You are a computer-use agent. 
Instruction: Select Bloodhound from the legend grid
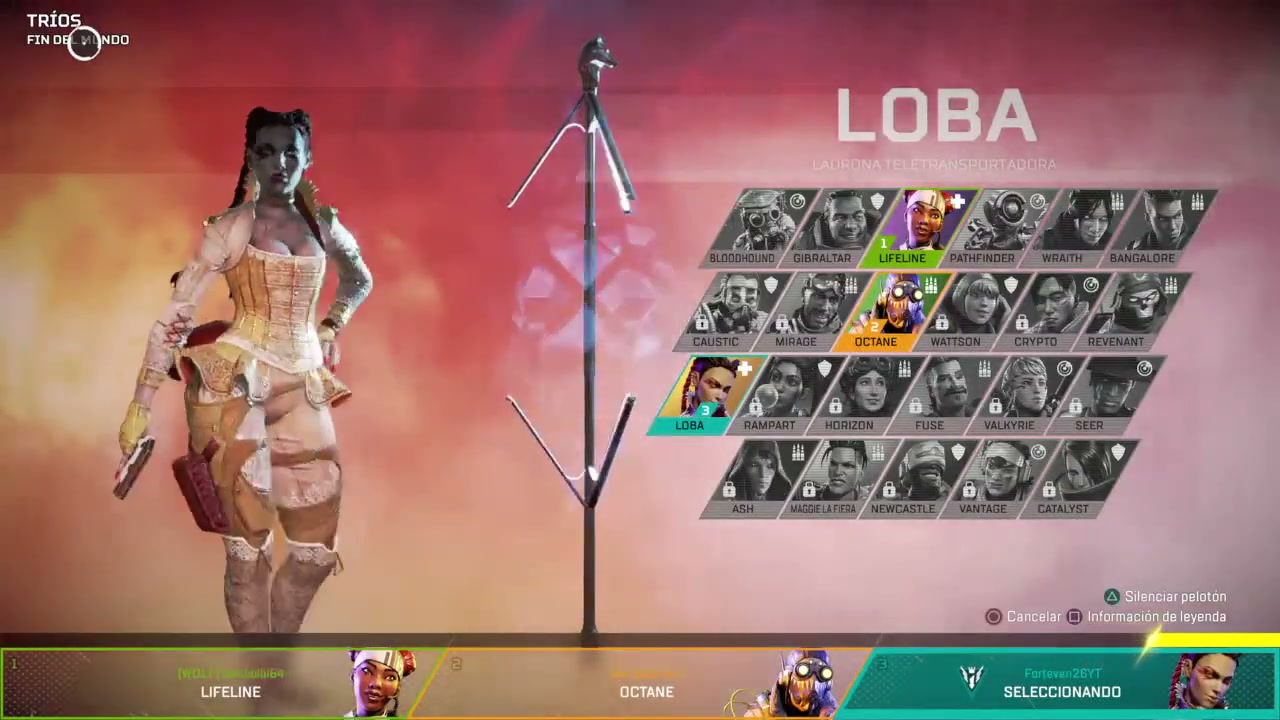coord(742,222)
